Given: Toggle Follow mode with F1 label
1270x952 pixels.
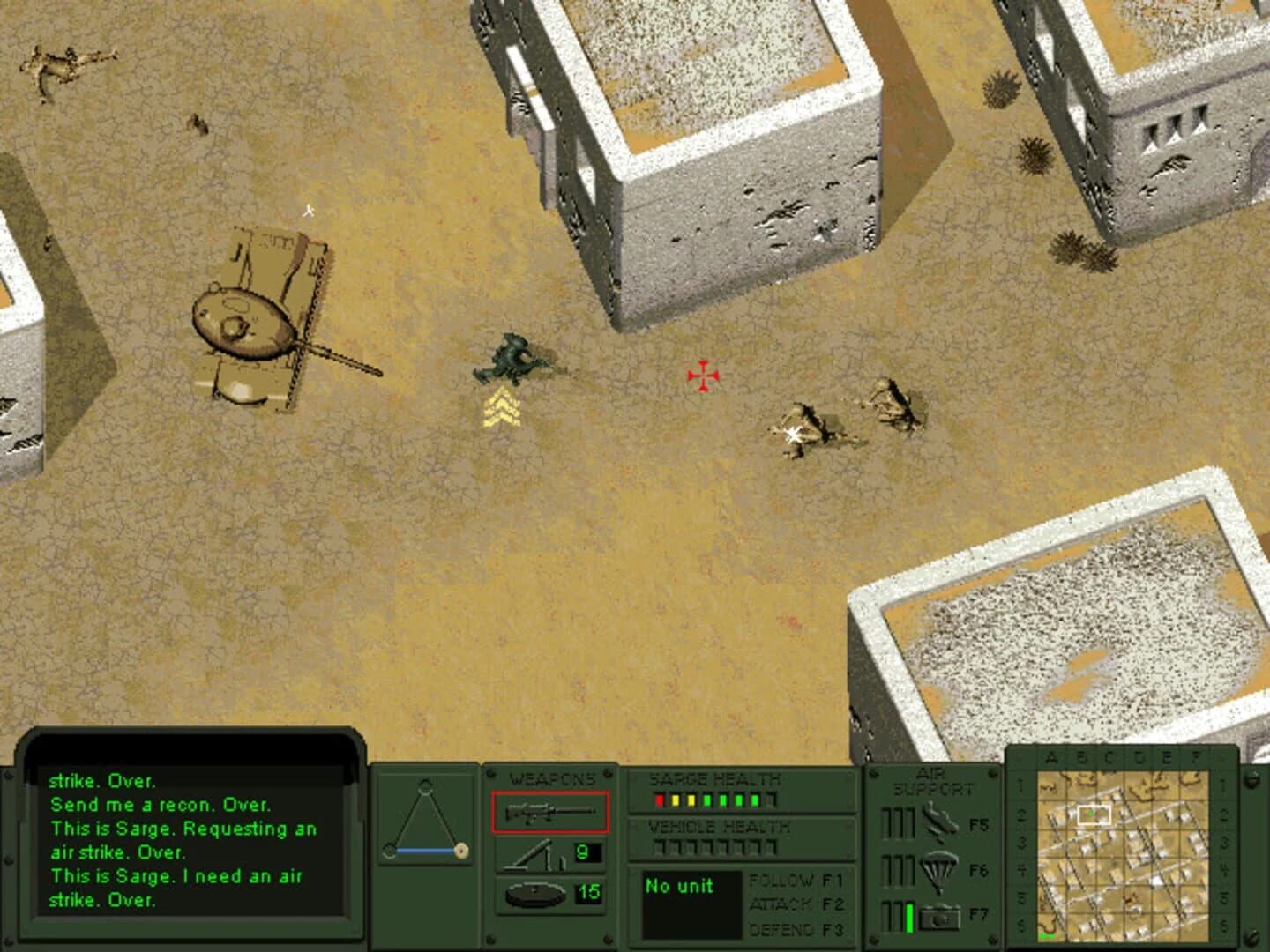Looking at the screenshot, I should point(793,882).
